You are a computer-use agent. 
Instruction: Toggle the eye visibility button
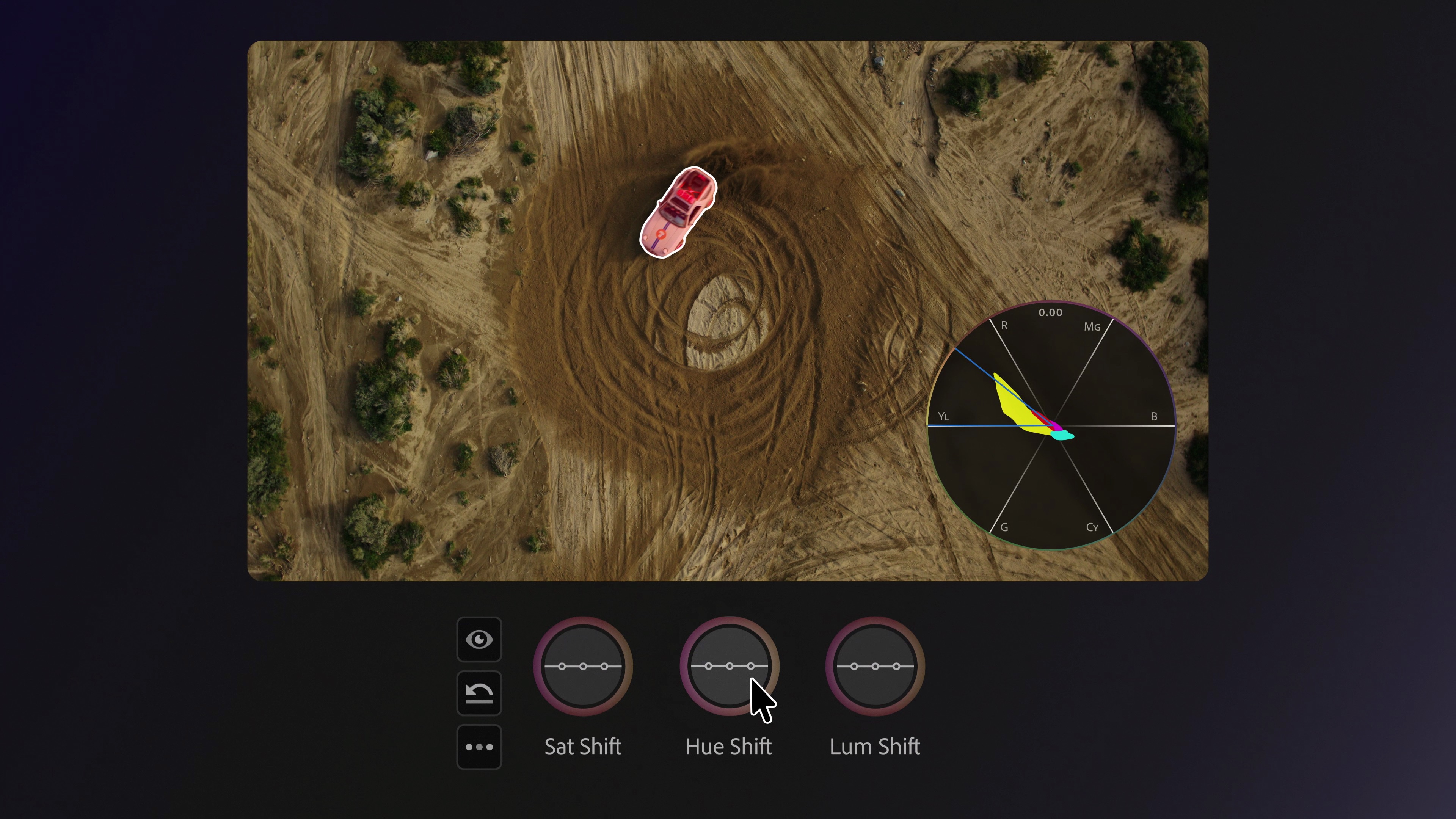click(479, 639)
